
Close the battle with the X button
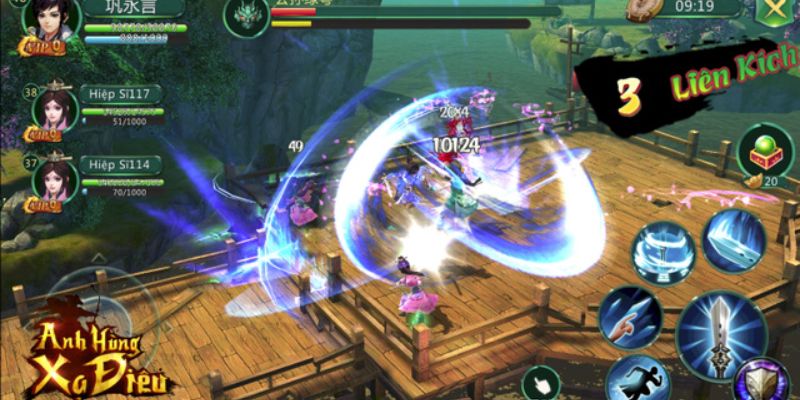click(x=772, y=12)
